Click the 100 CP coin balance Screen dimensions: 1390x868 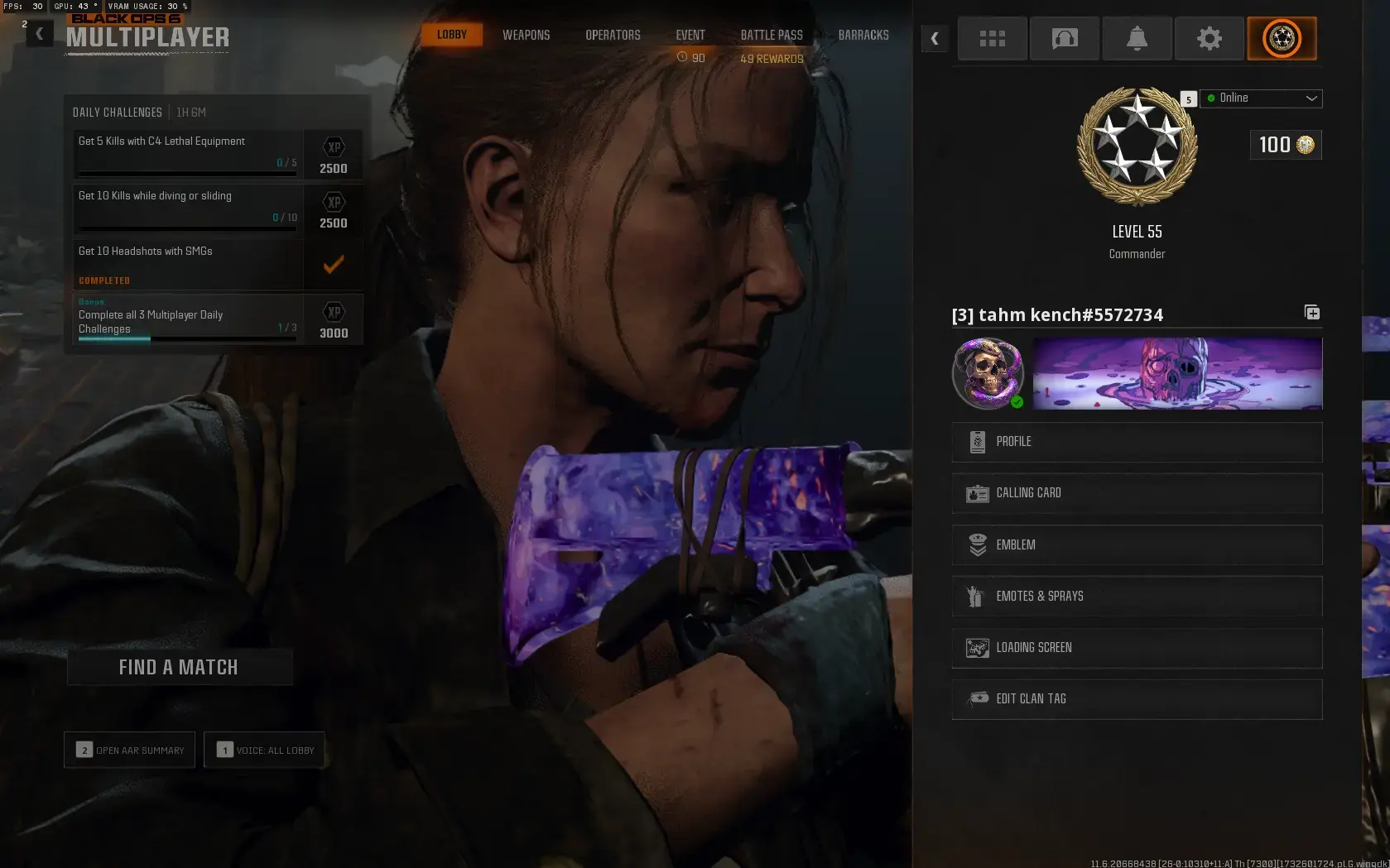1284,145
